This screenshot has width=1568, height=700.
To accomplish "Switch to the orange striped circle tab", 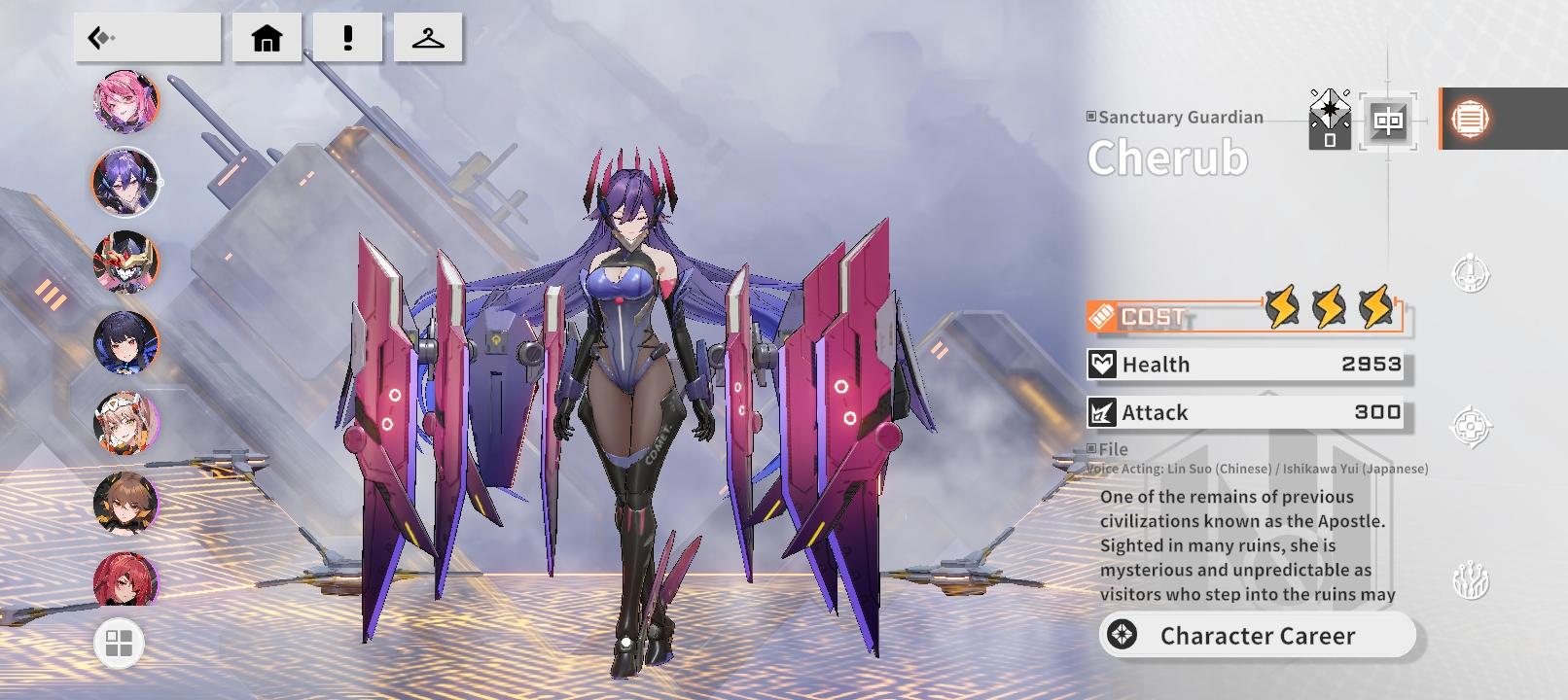I will (1470, 119).
